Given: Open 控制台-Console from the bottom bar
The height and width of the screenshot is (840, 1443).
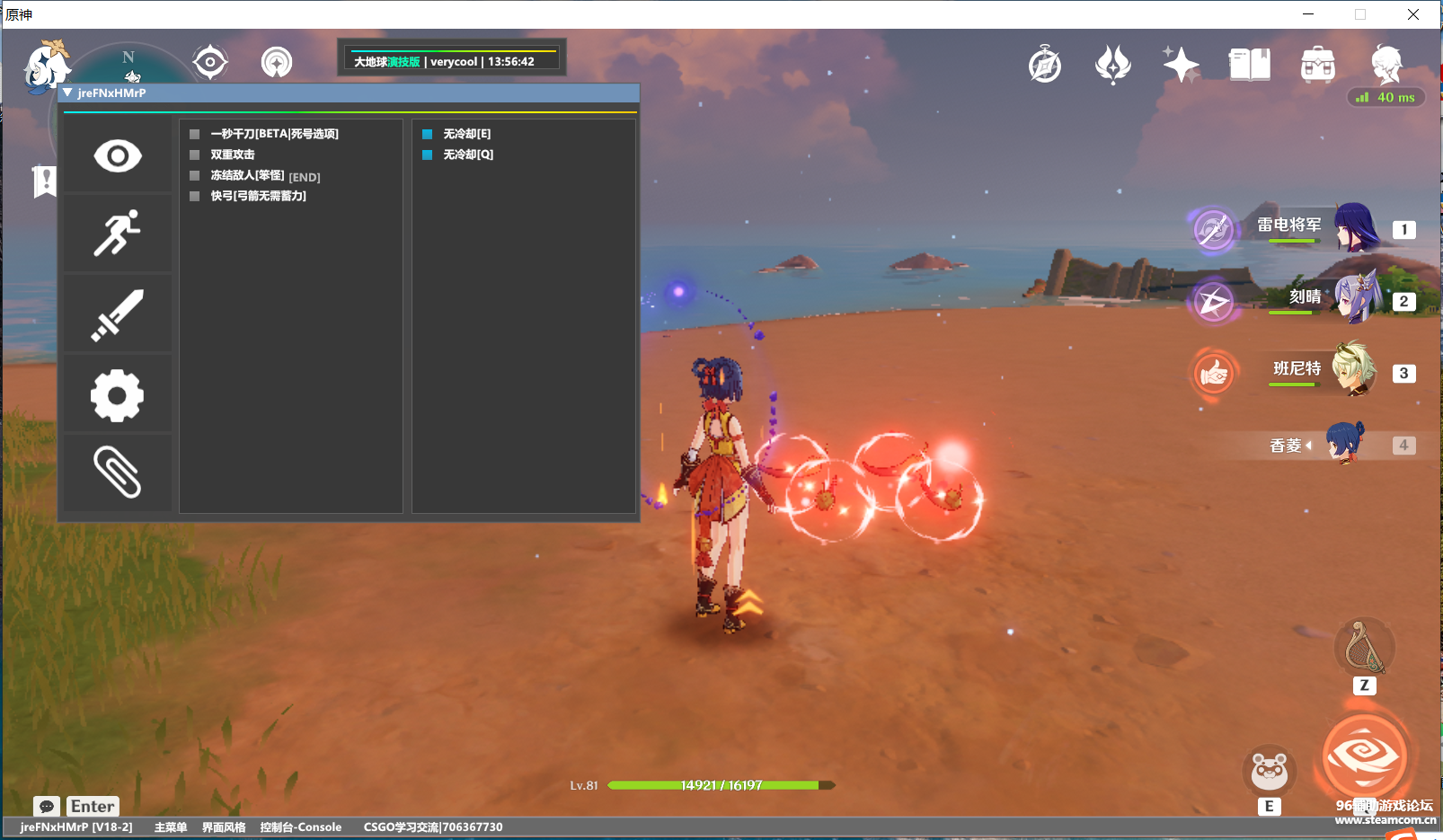Looking at the screenshot, I should pyautogui.click(x=301, y=827).
